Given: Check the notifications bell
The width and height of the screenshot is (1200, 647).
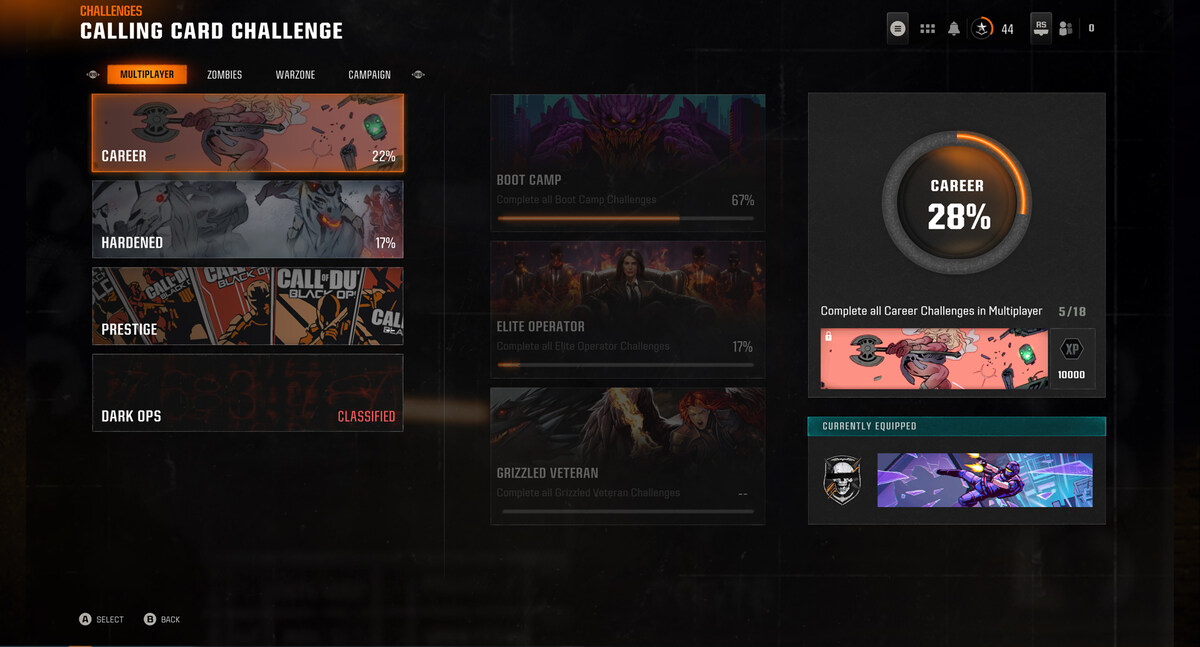Looking at the screenshot, I should tap(954, 29).
